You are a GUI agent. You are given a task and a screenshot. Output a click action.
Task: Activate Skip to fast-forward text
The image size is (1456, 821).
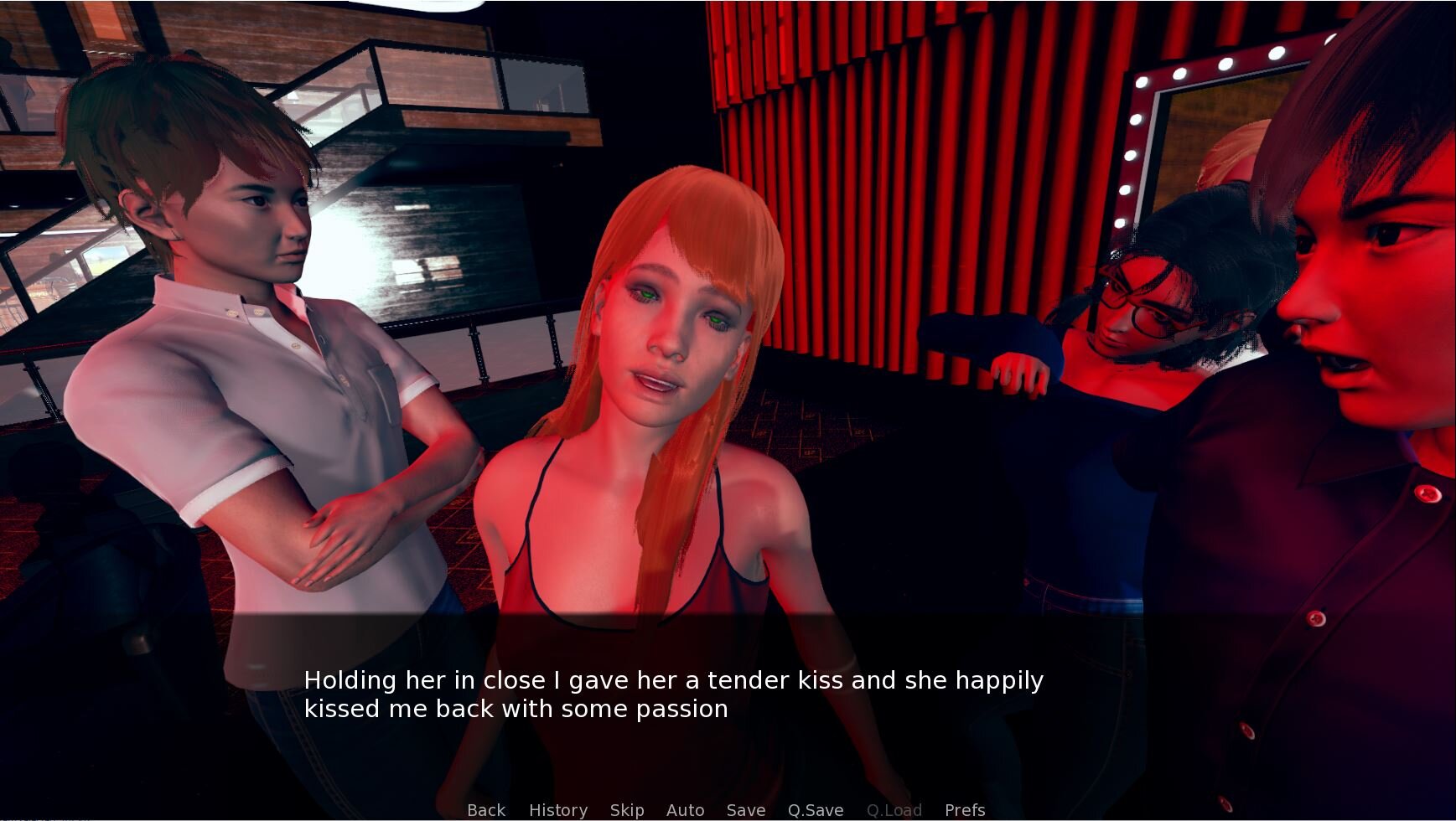pyautogui.click(x=627, y=810)
